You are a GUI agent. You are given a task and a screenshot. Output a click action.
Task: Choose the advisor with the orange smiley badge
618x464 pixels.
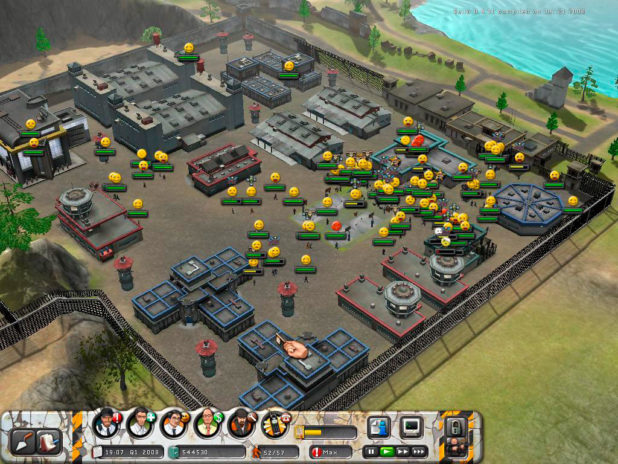click(173, 424)
